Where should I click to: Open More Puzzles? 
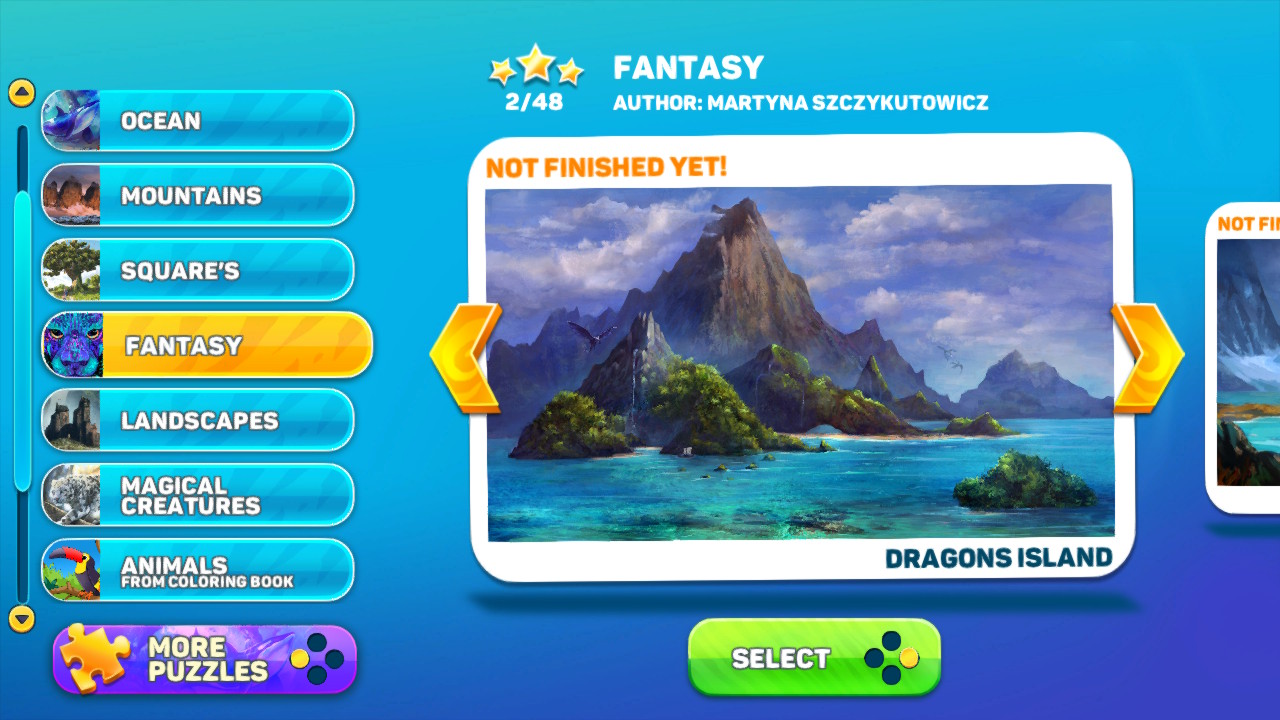(200, 656)
